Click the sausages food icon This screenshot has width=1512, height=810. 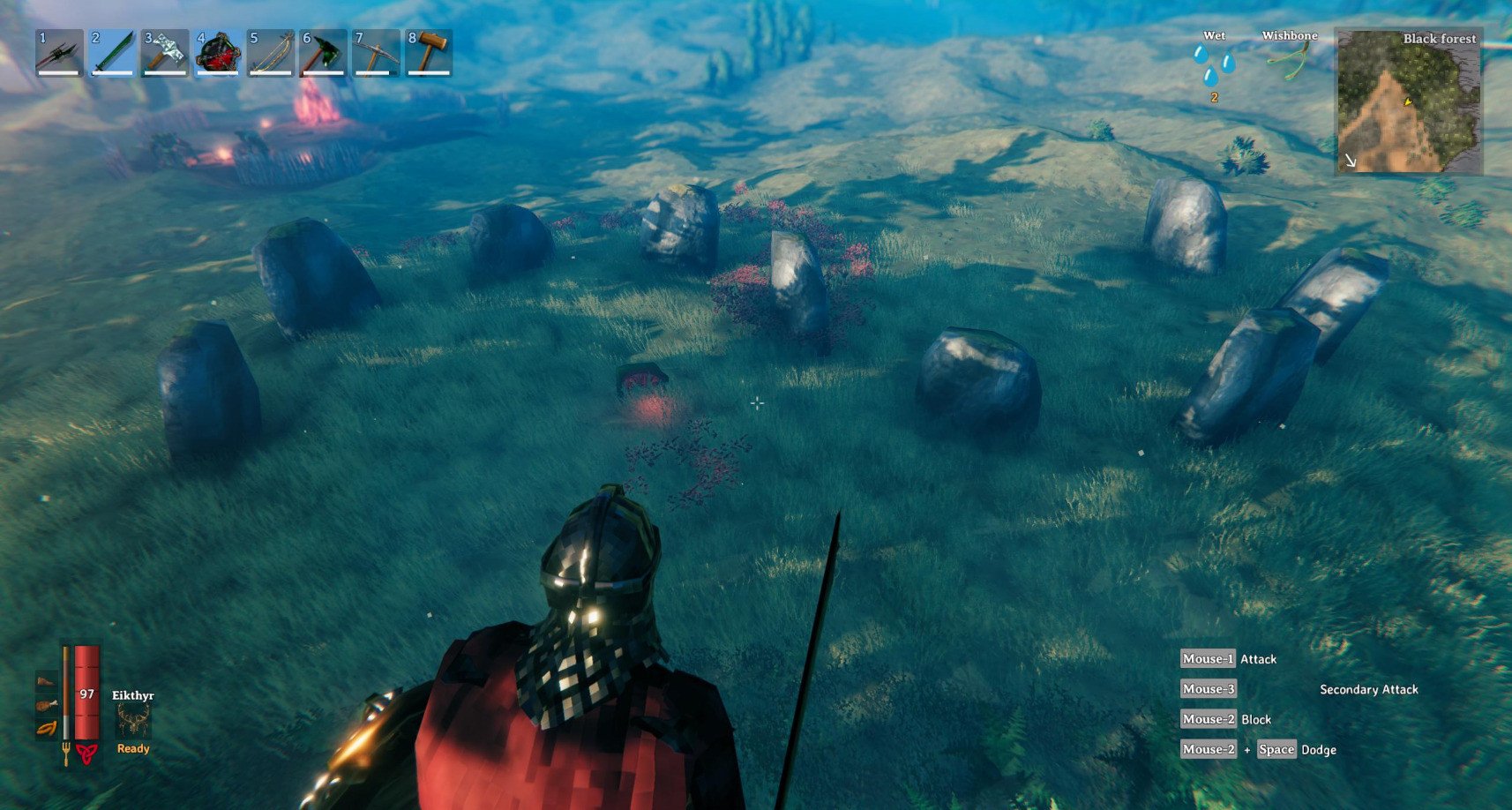pos(47,728)
